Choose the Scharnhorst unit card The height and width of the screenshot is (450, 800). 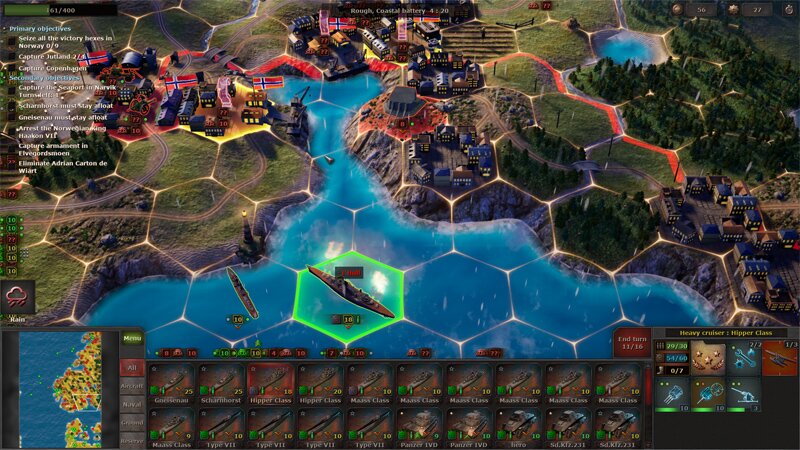pyautogui.click(x=222, y=383)
